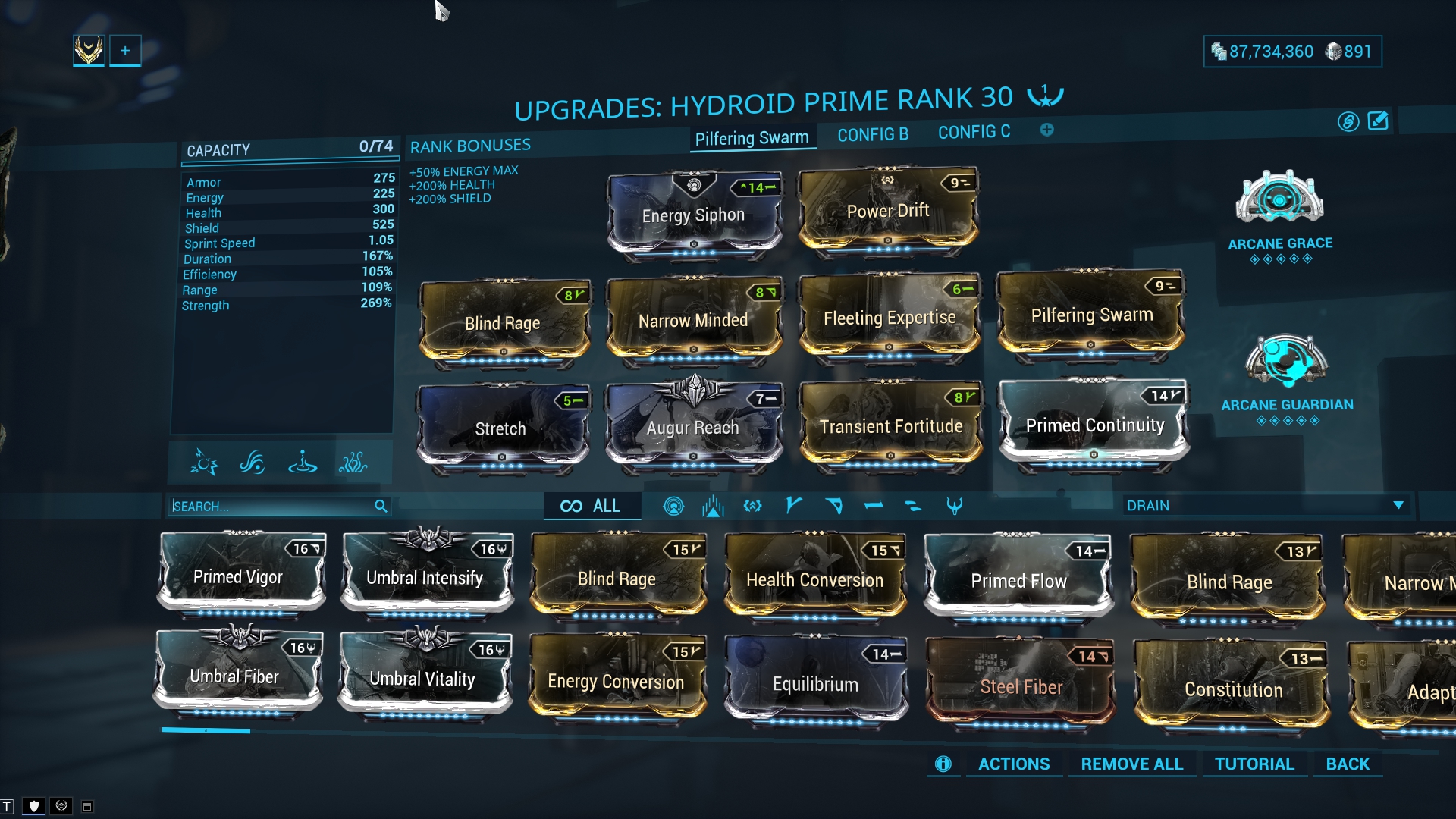The image size is (1456, 819).
Task: Pick the Equilibrium mod card
Action: pos(815,683)
